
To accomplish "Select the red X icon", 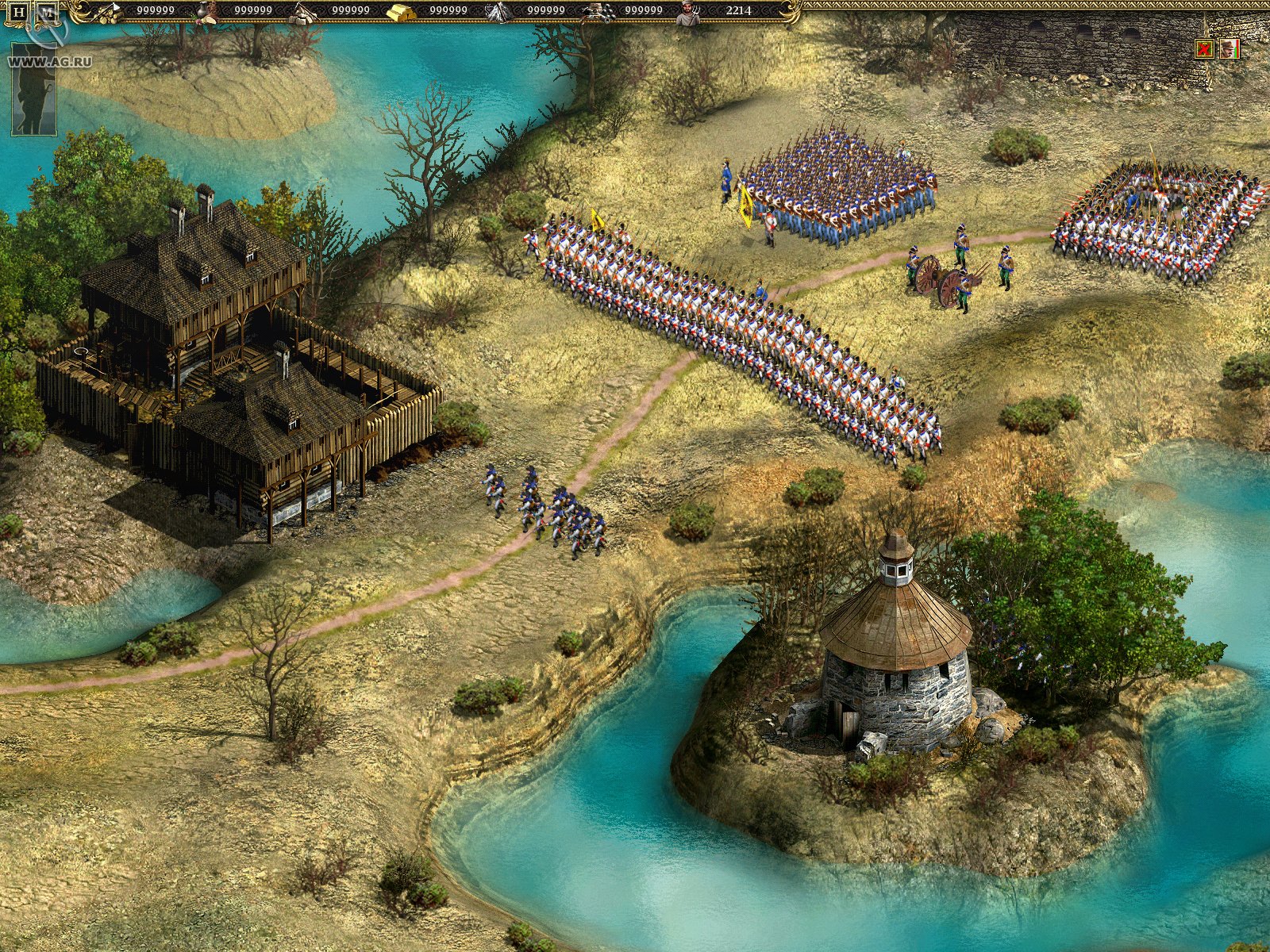I will (x=1205, y=49).
